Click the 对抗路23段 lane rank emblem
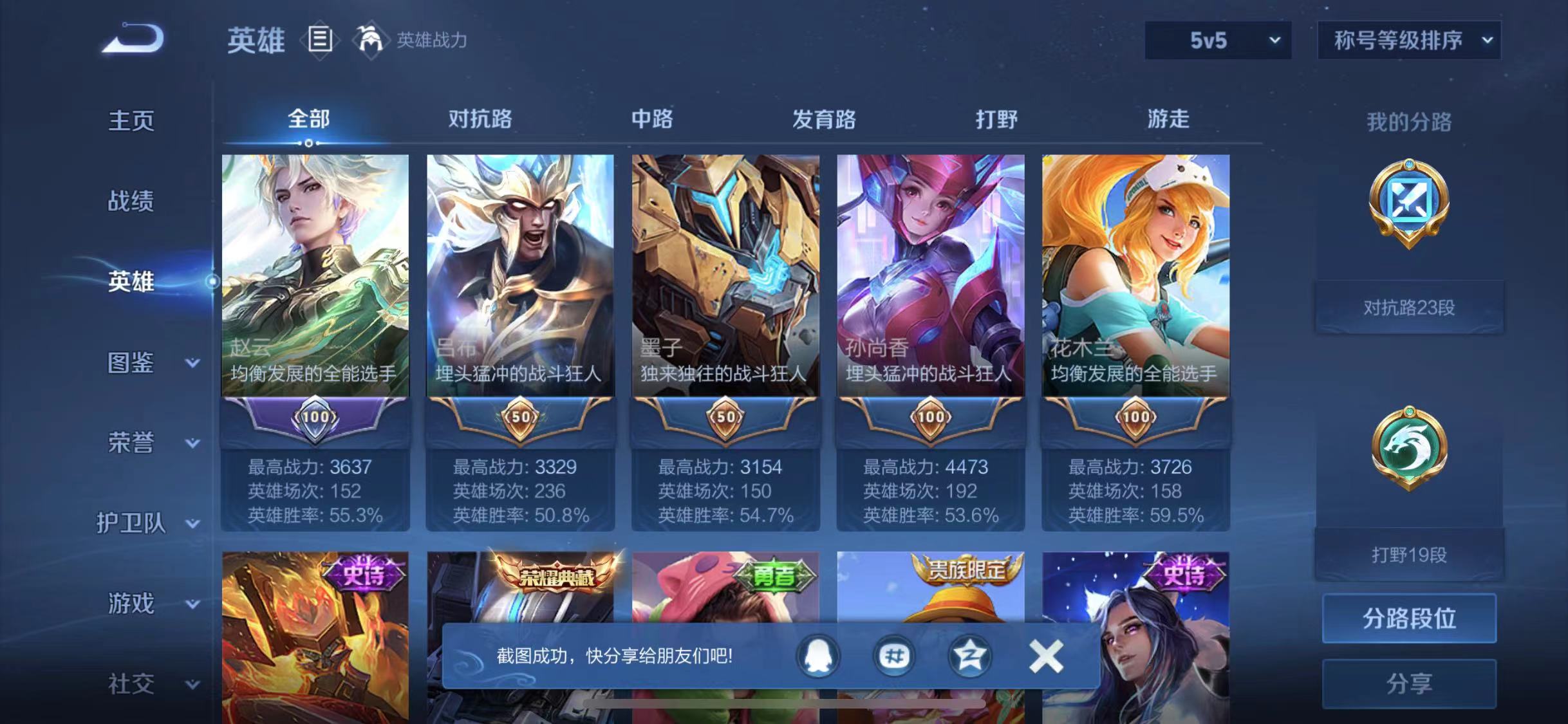 (1408, 203)
